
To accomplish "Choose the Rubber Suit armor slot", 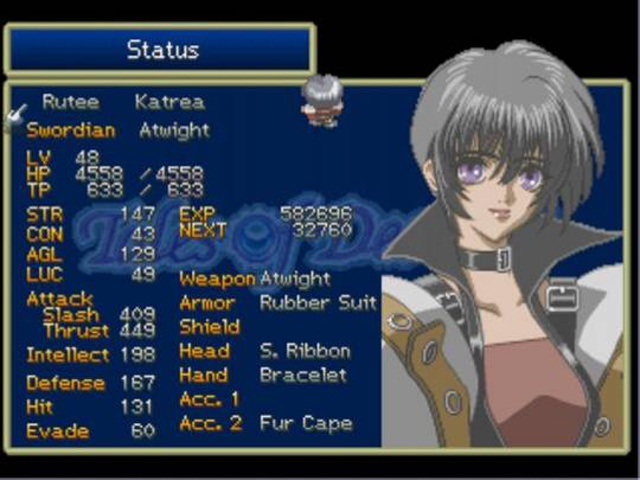I will (318, 303).
